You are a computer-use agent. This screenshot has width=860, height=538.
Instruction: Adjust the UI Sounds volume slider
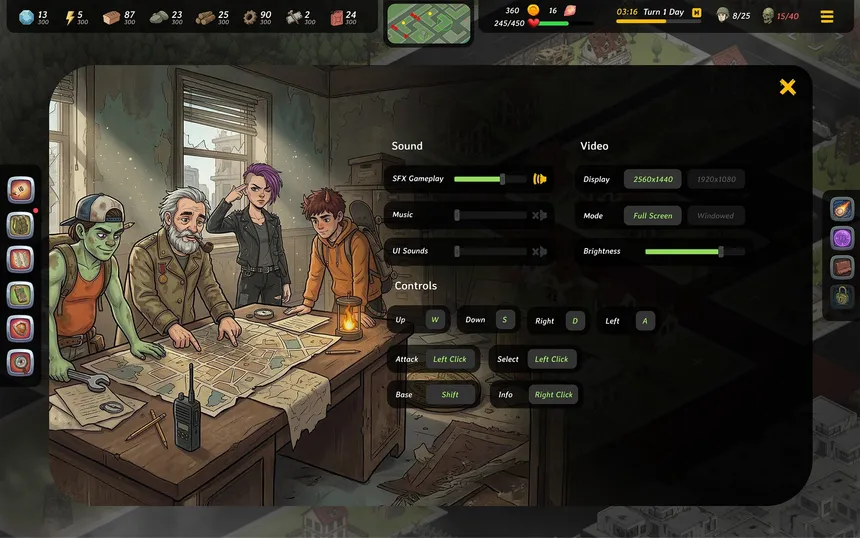(x=457, y=251)
